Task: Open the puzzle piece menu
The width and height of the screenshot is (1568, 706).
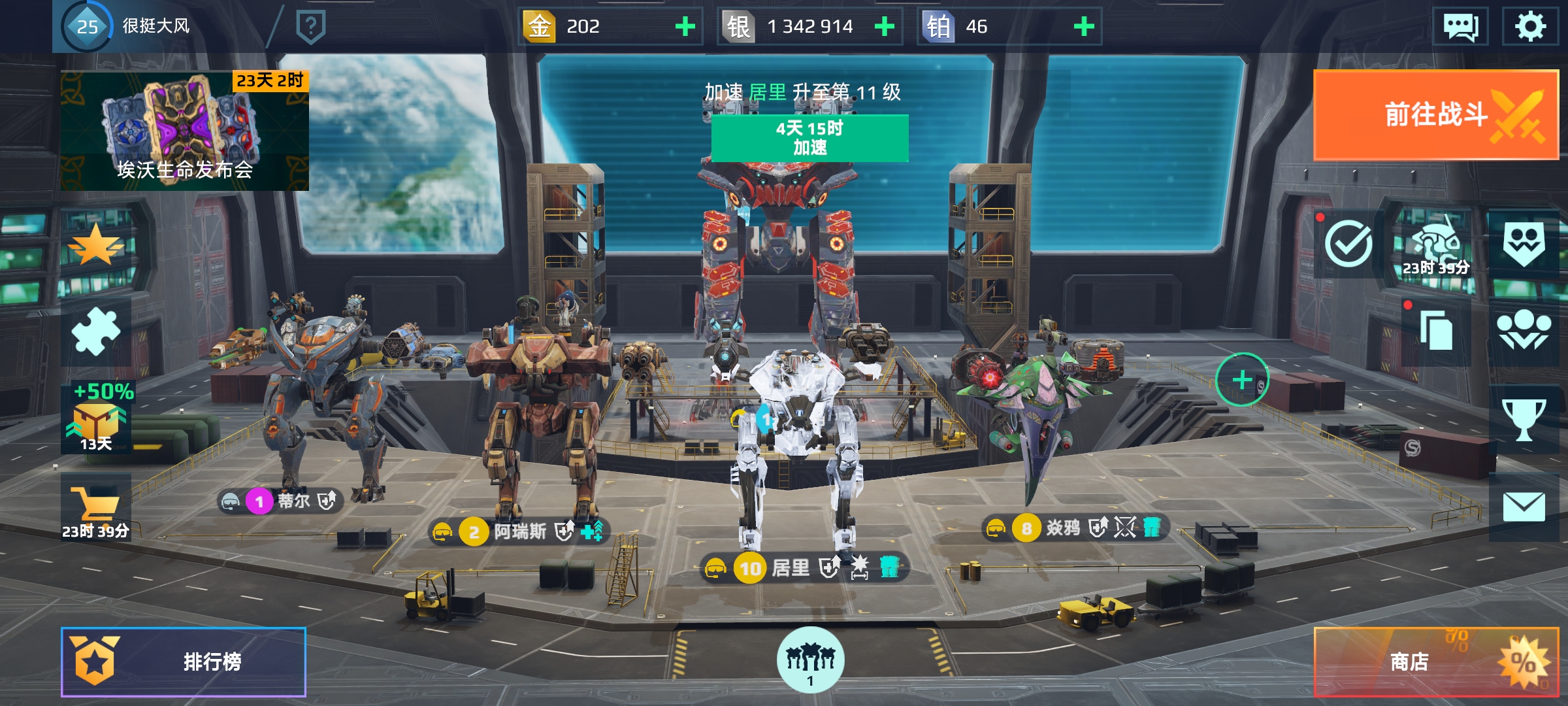Action: (96, 331)
